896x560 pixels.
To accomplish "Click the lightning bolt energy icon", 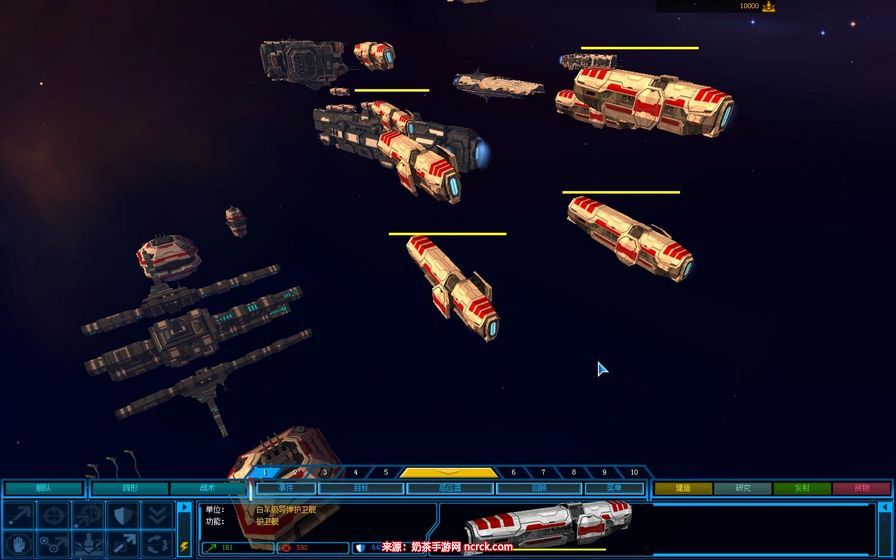I will (x=184, y=546).
